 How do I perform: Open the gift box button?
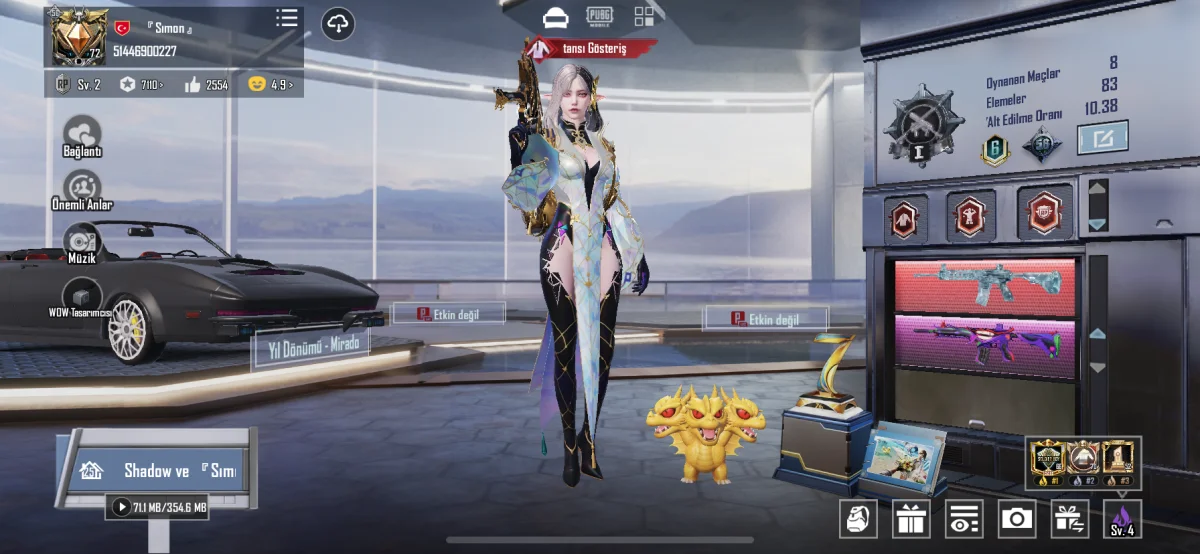[911, 518]
